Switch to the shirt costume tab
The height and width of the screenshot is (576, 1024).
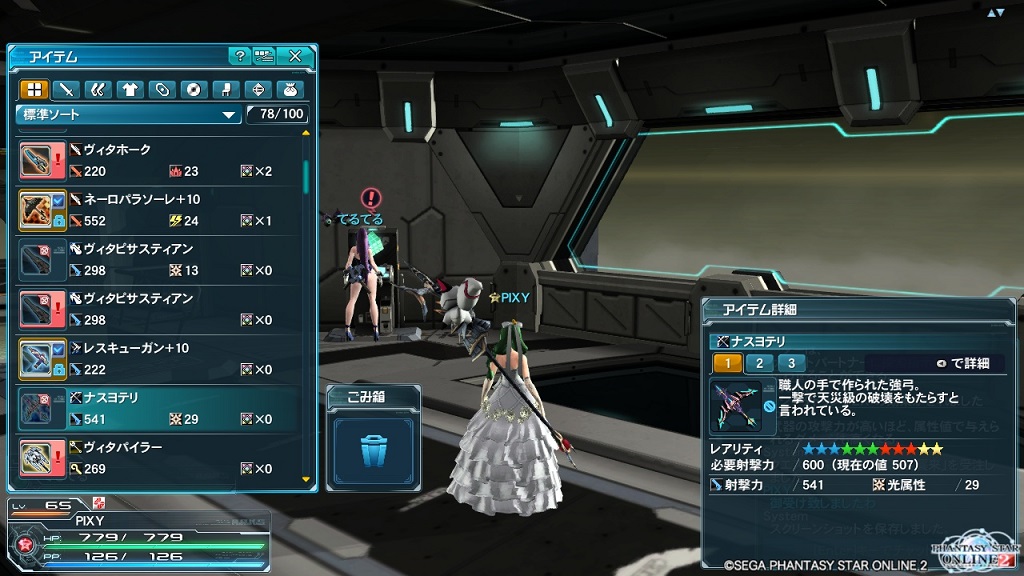click(x=129, y=89)
